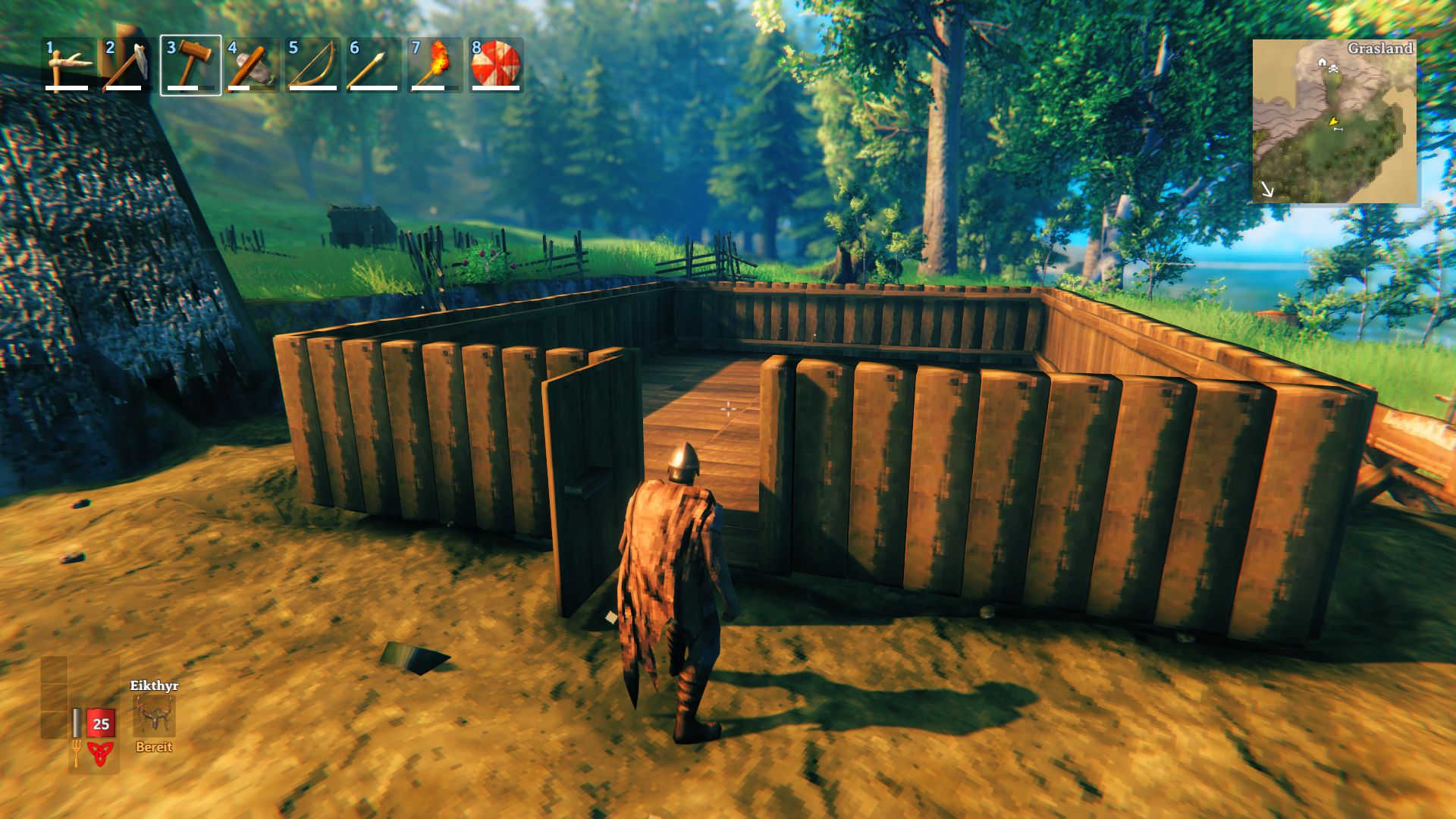Click the Bereit status text under Eikthyr

(154, 746)
